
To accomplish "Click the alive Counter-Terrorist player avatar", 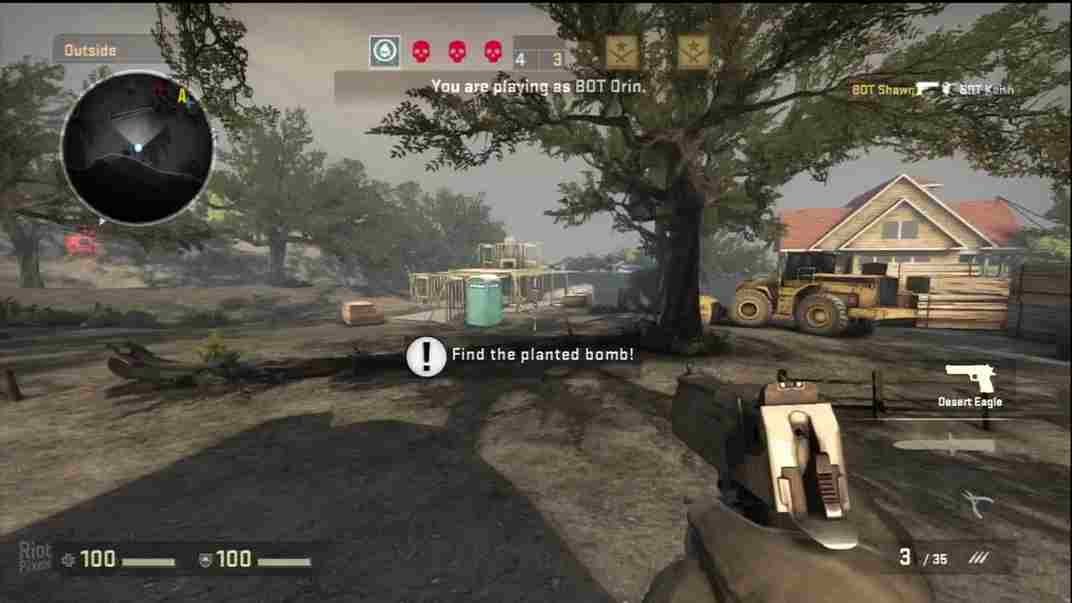I will pyautogui.click(x=384, y=51).
